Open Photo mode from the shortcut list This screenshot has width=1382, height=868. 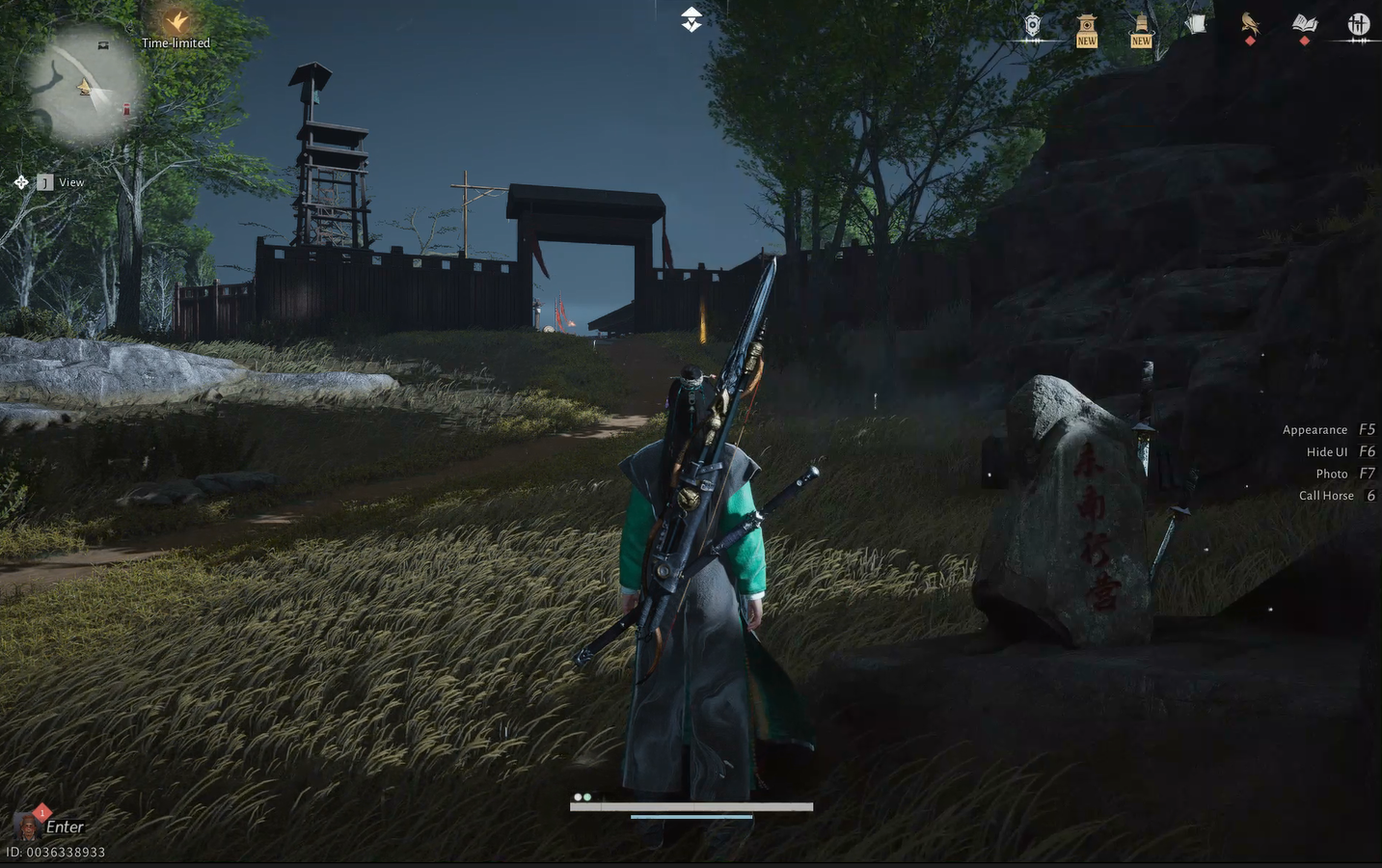(x=1331, y=473)
